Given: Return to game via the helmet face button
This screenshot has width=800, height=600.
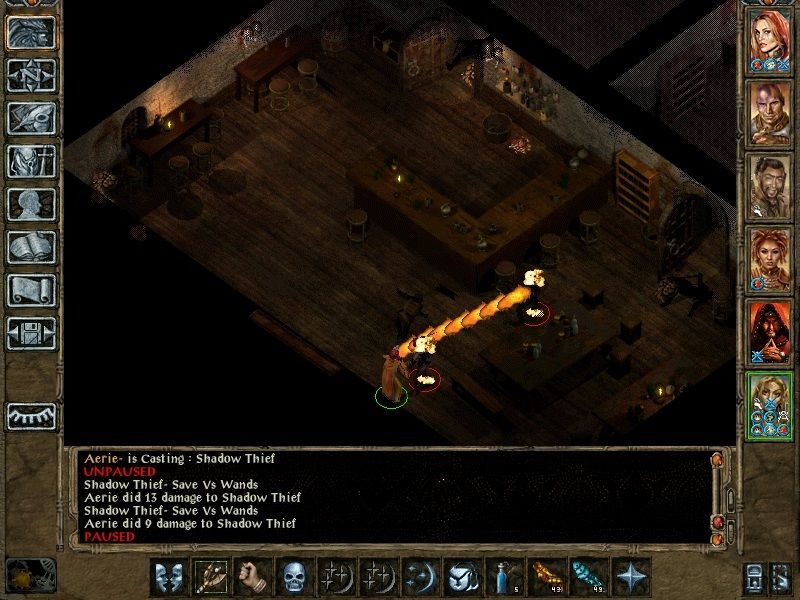Looking at the screenshot, I should pyautogui.click(x=31, y=31).
